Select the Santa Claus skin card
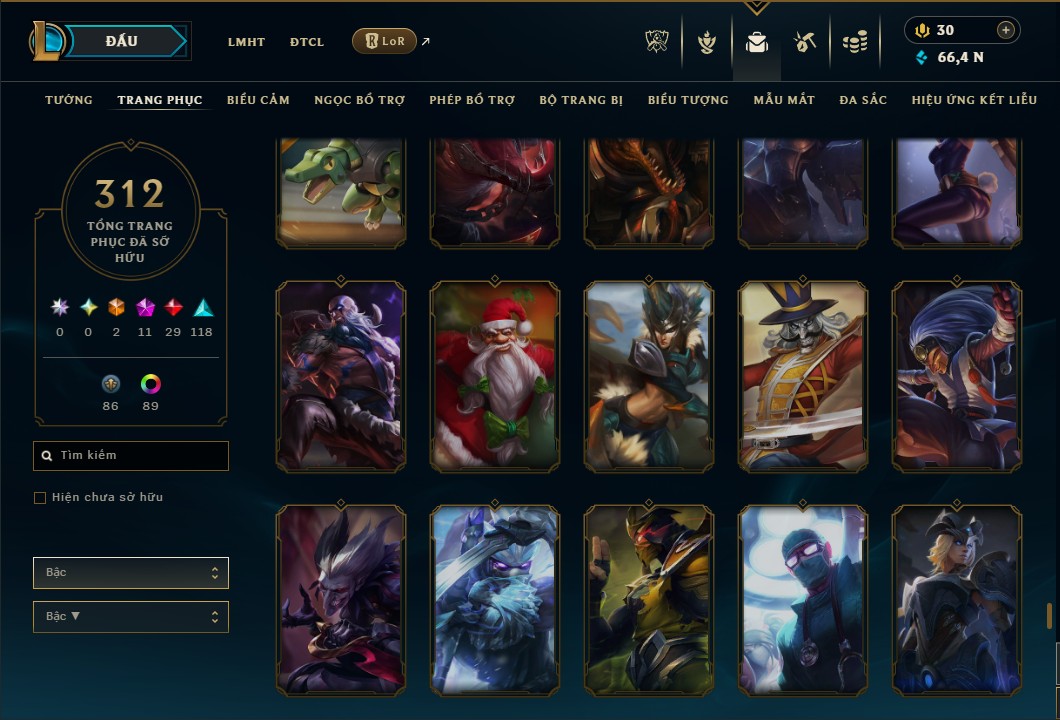 tap(495, 375)
